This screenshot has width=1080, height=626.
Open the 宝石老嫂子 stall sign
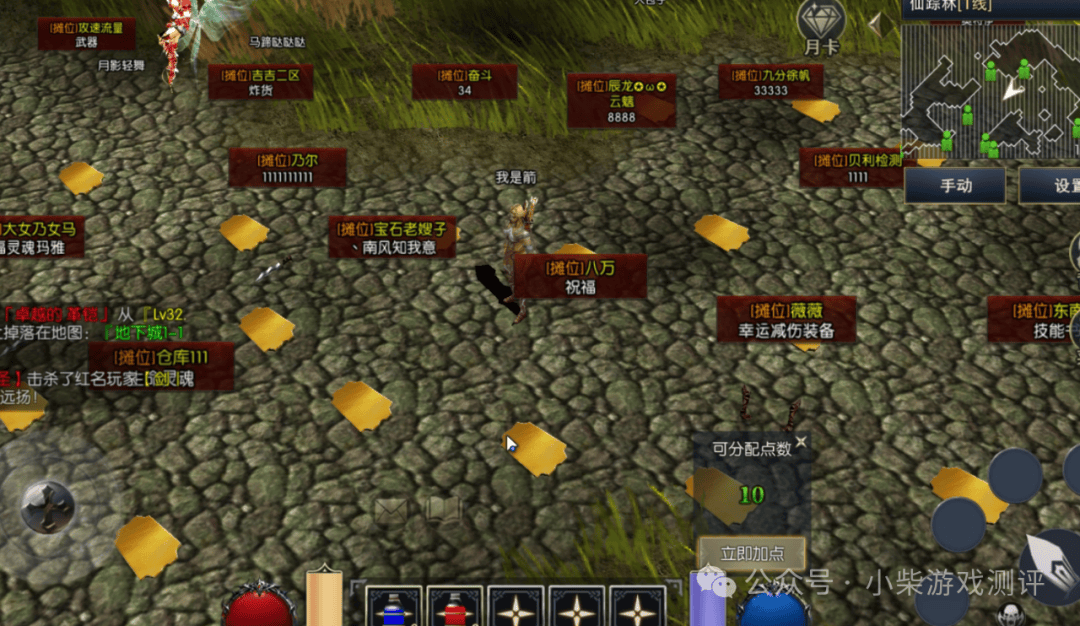point(393,238)
